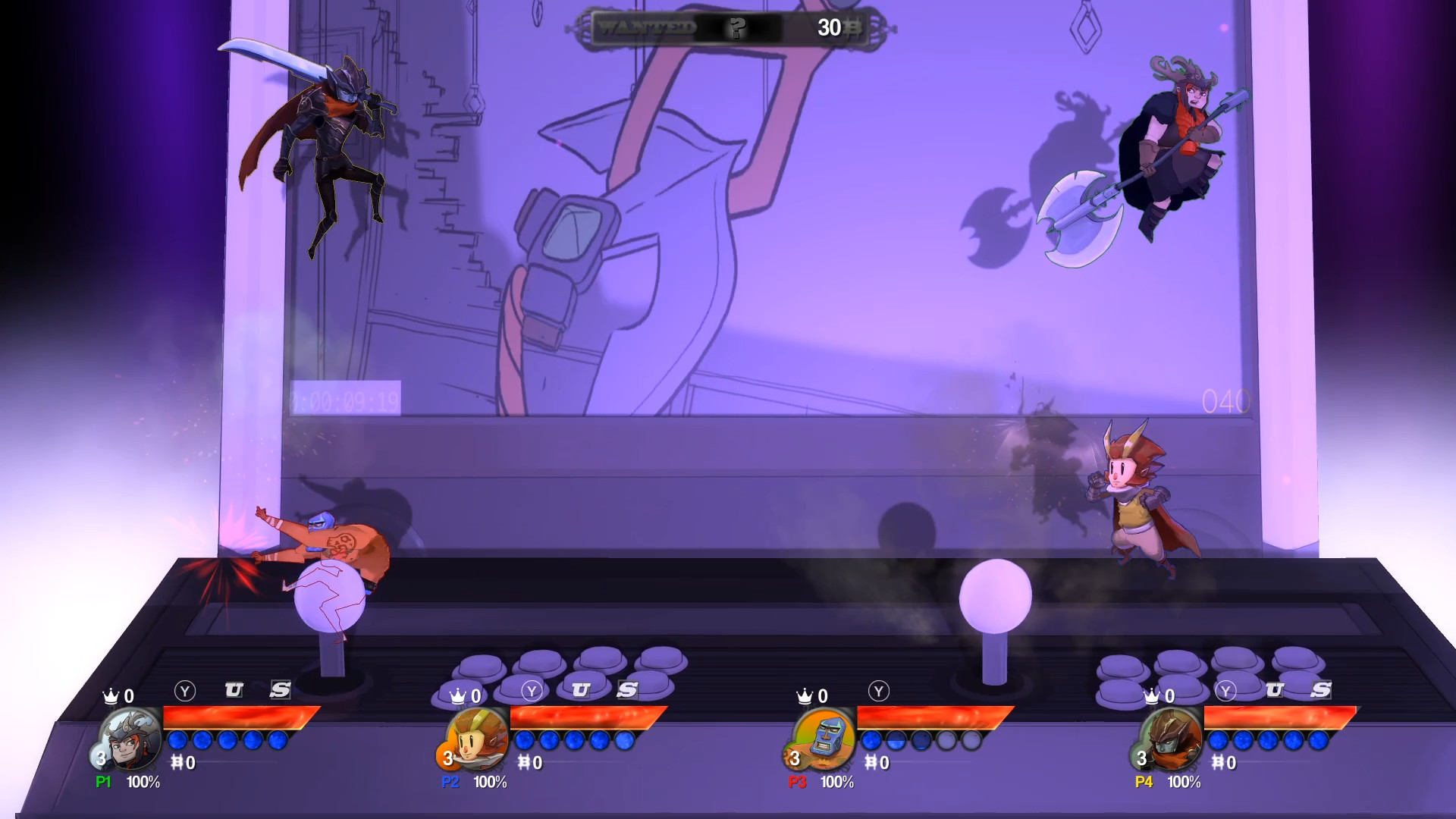Open the crown counter next to Player 4
This screenshot has width=1456, height=819.
point(1151,695)
